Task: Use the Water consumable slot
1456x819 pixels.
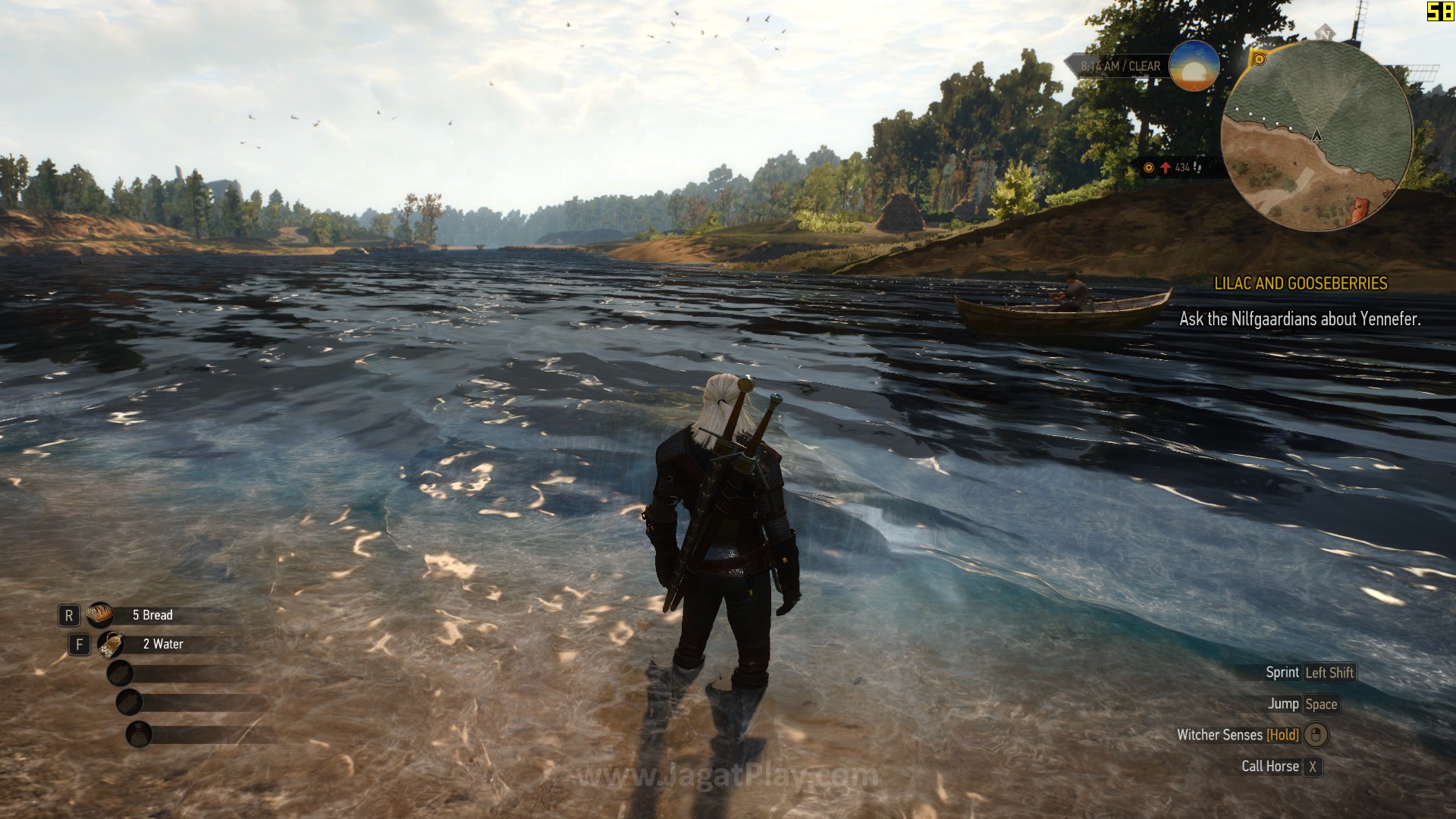Action: coord(111,645)
